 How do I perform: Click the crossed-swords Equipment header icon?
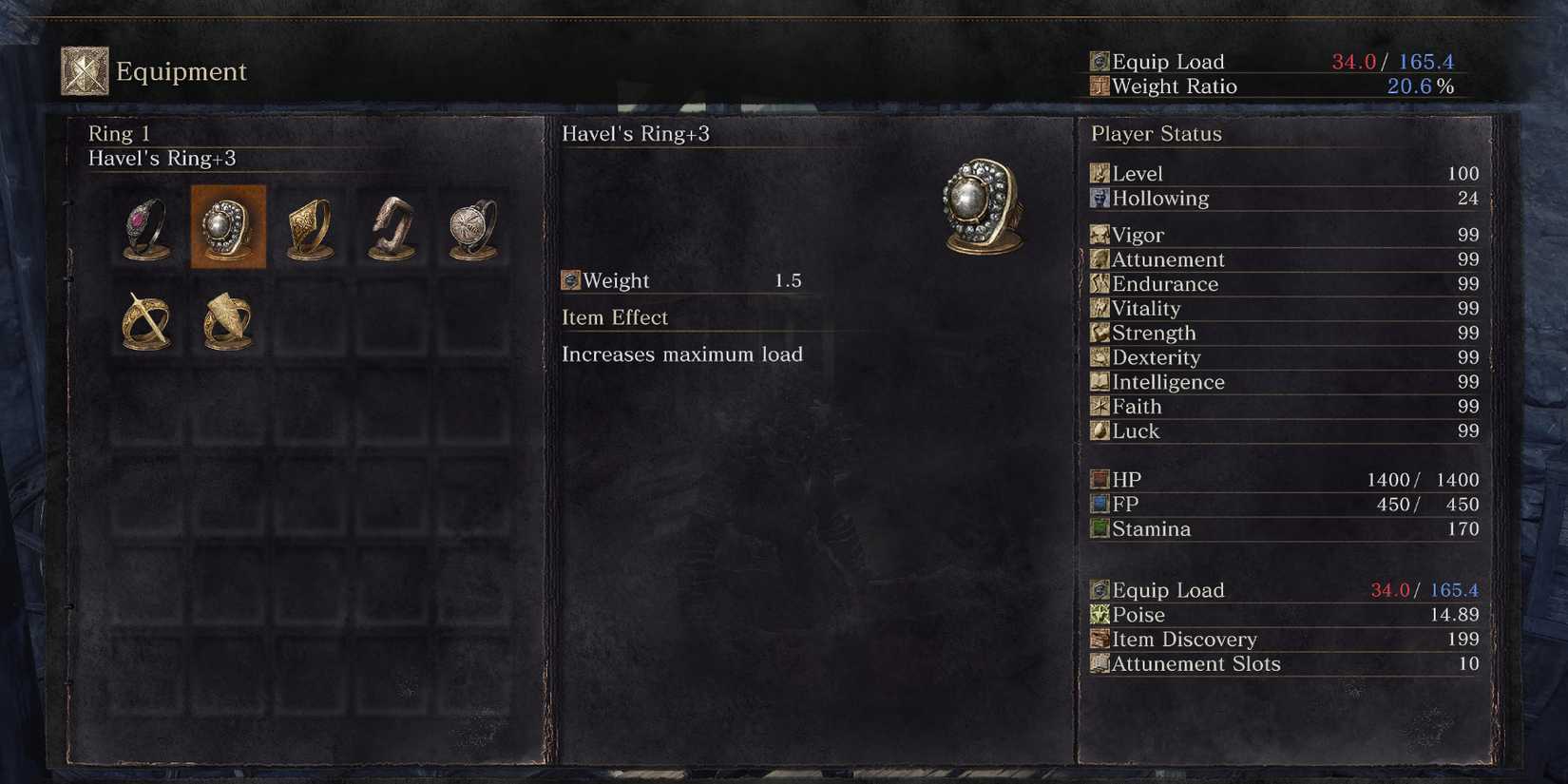82,69
